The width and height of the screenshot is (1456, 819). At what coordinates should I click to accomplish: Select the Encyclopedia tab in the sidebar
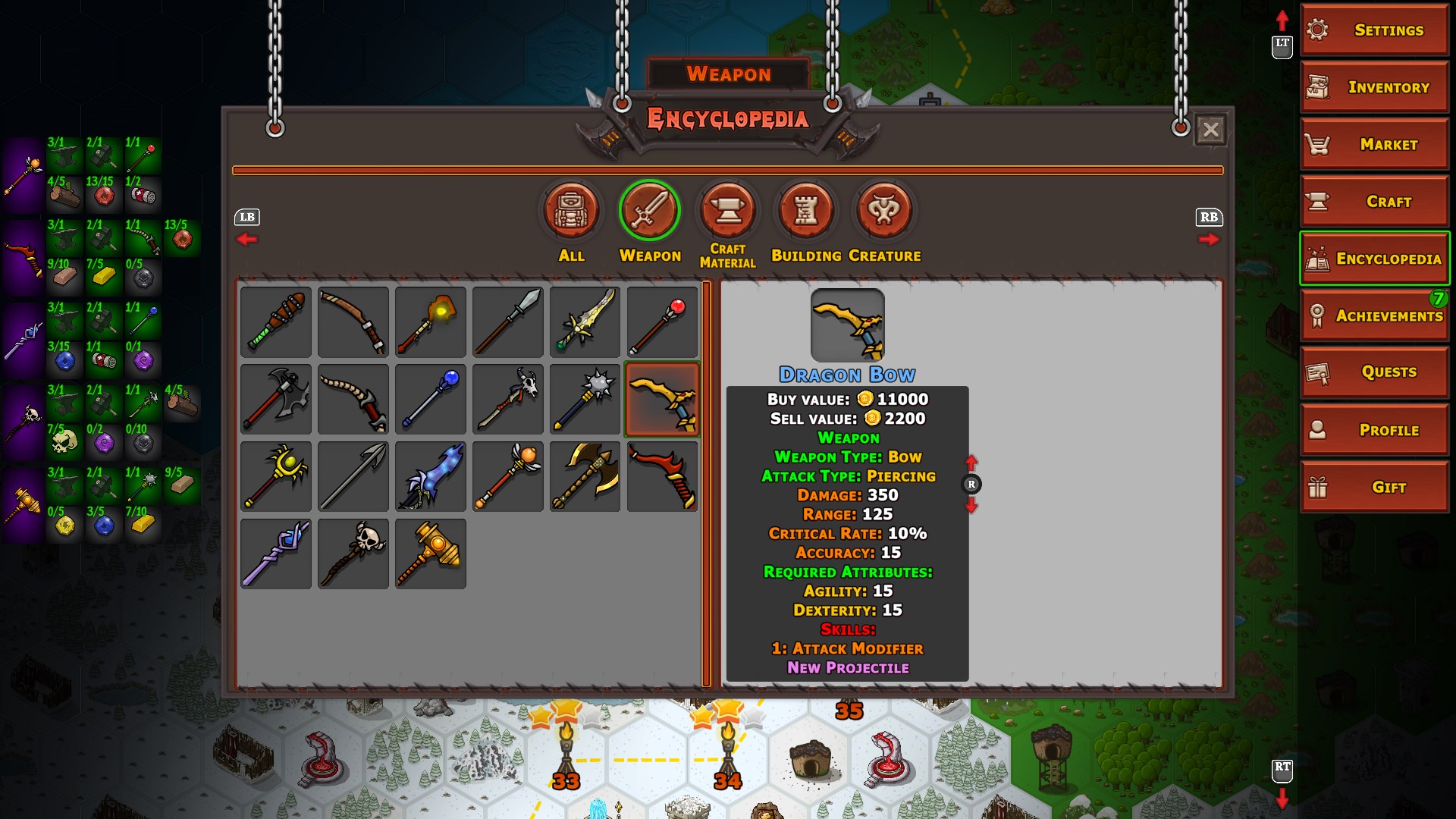coord(1373,258)
